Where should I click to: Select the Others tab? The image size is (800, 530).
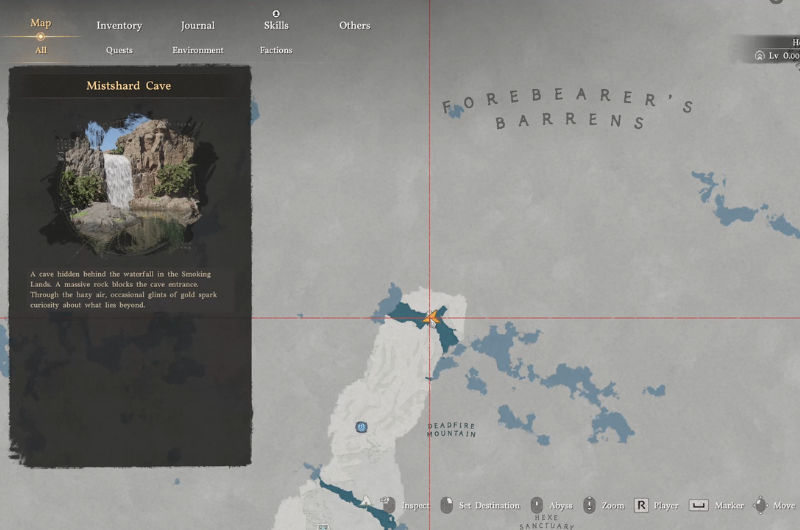[354, 25]
